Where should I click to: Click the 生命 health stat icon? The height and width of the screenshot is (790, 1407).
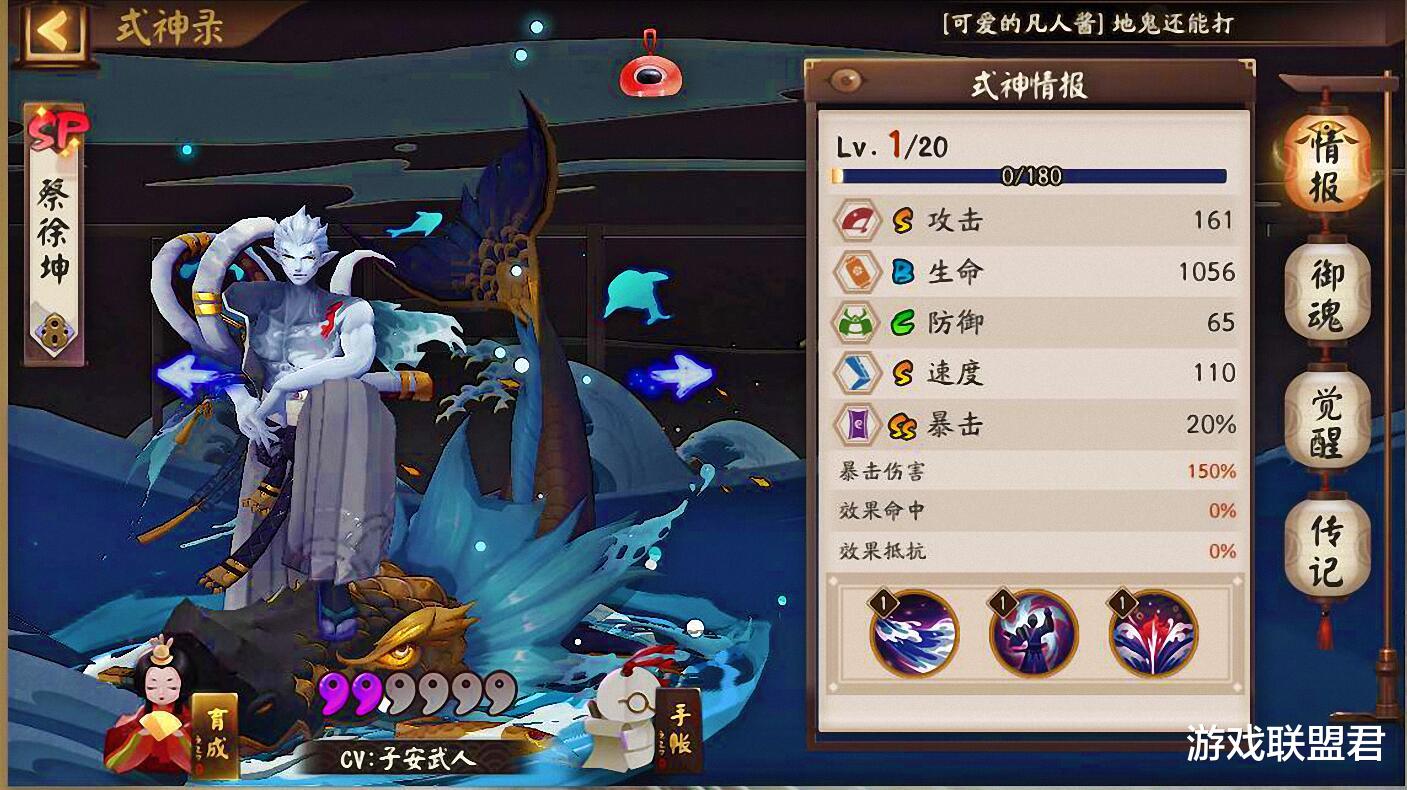[x=855, y=272]
